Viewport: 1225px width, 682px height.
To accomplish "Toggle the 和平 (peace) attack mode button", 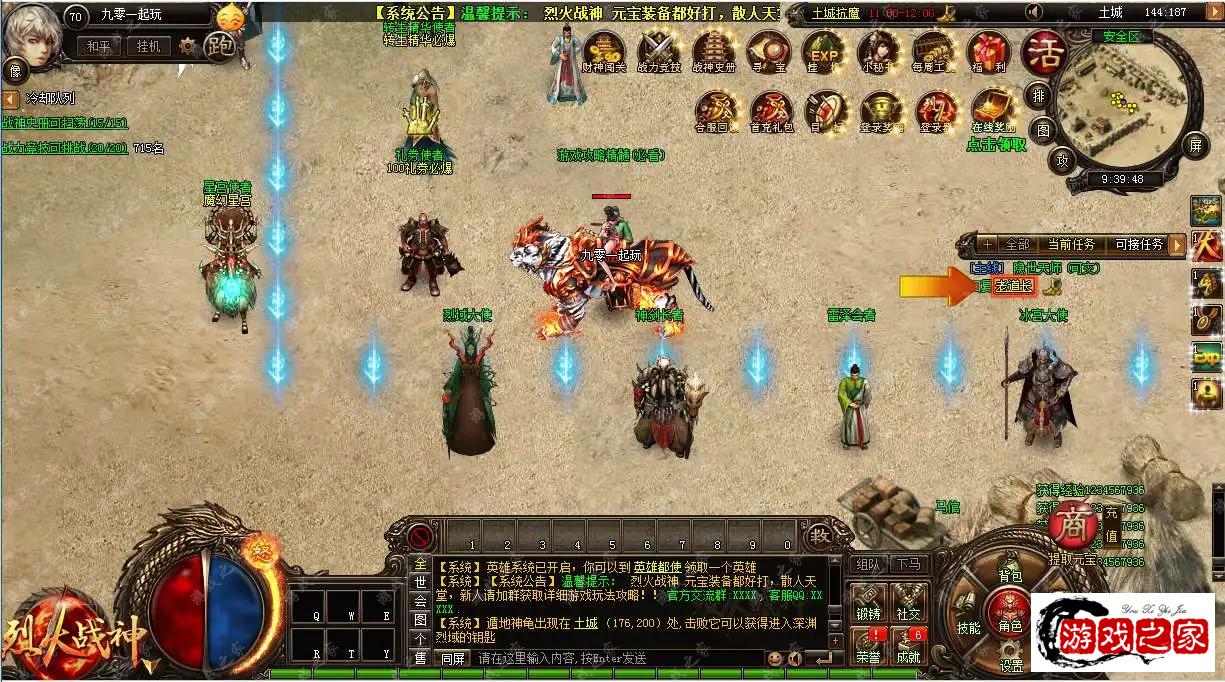I will click(98, 46).
